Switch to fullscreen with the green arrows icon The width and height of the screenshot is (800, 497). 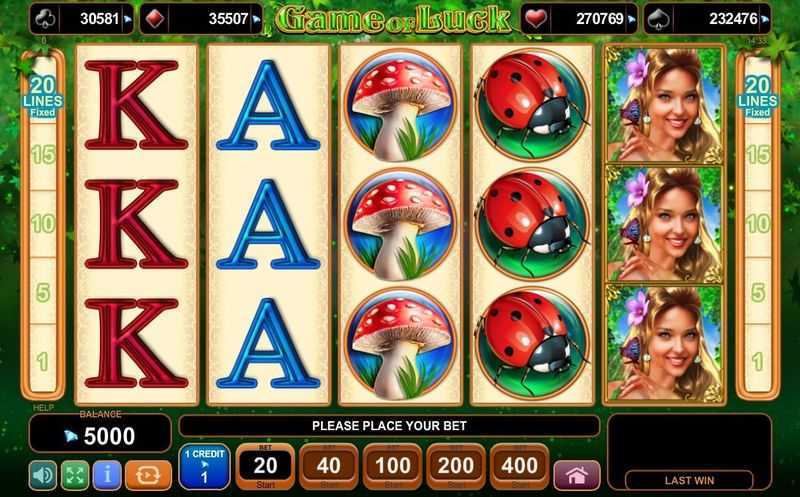click(76, 473)
